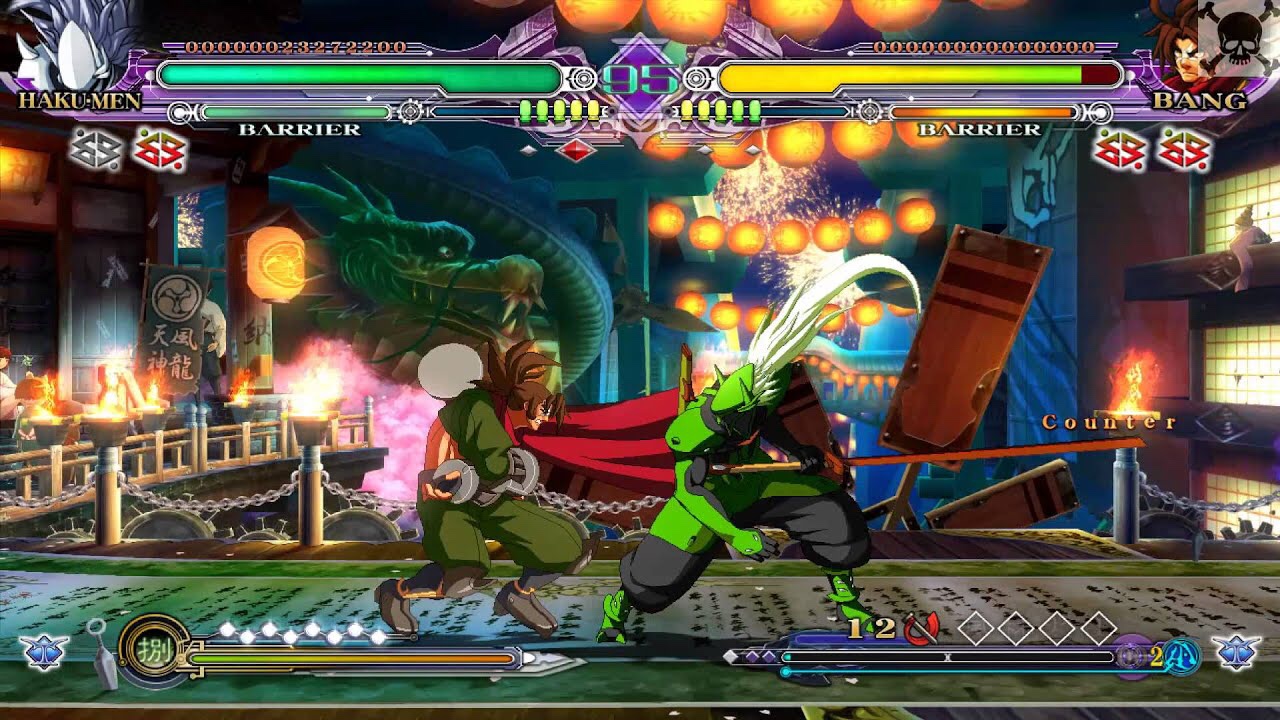Image resolution: width=1280 pixels, height=720 pixels.
Task: Click the Haku-Men character portrait
Action: 72,45
